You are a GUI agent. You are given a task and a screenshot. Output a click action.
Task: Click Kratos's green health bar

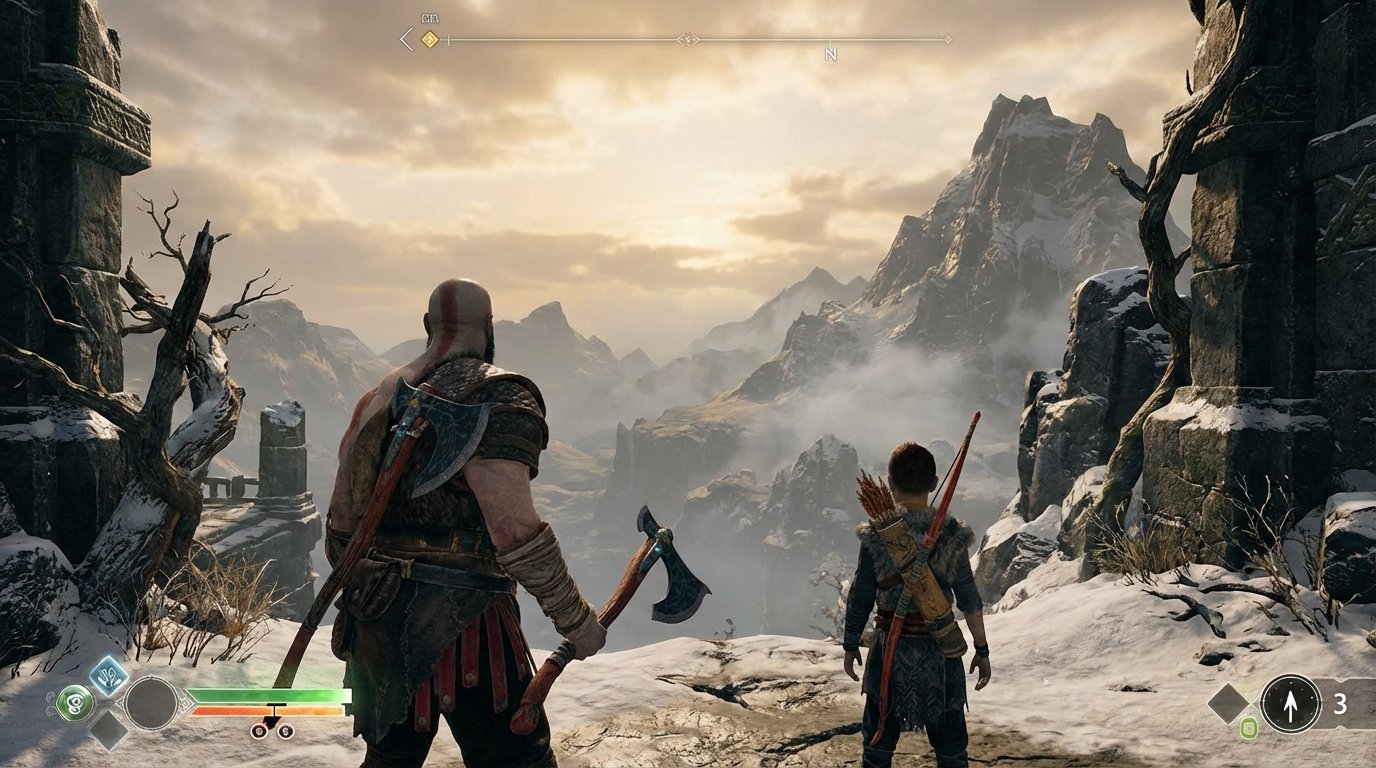[x=270, y=695]
